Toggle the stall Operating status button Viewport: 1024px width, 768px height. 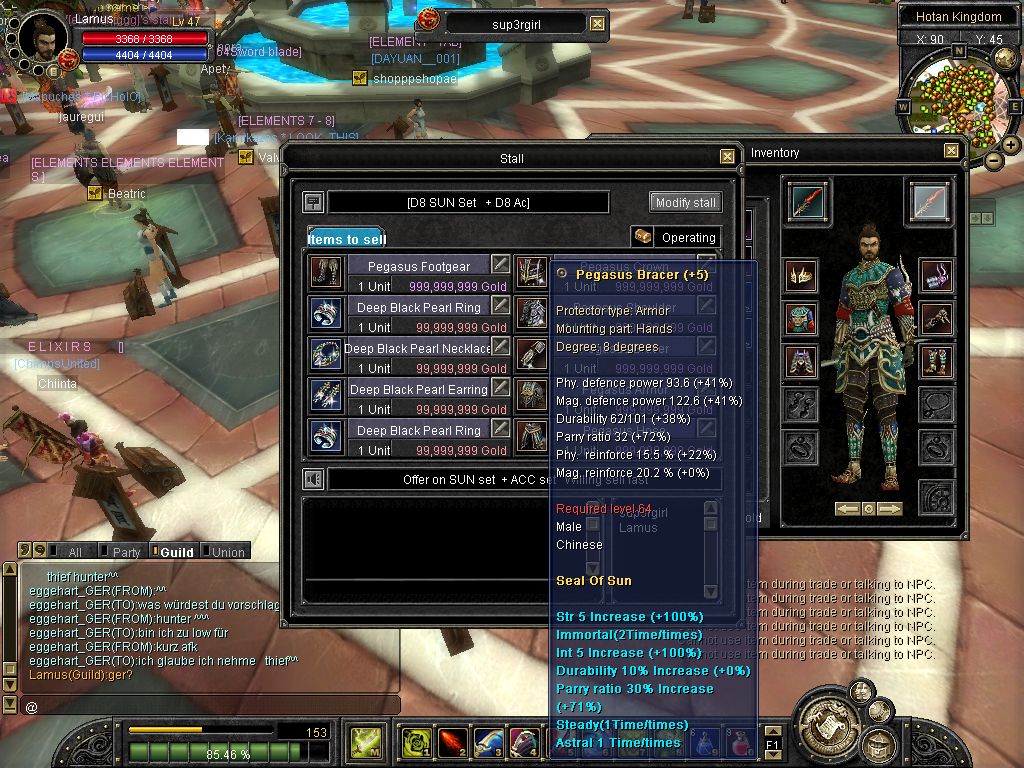tap(676, 238)
